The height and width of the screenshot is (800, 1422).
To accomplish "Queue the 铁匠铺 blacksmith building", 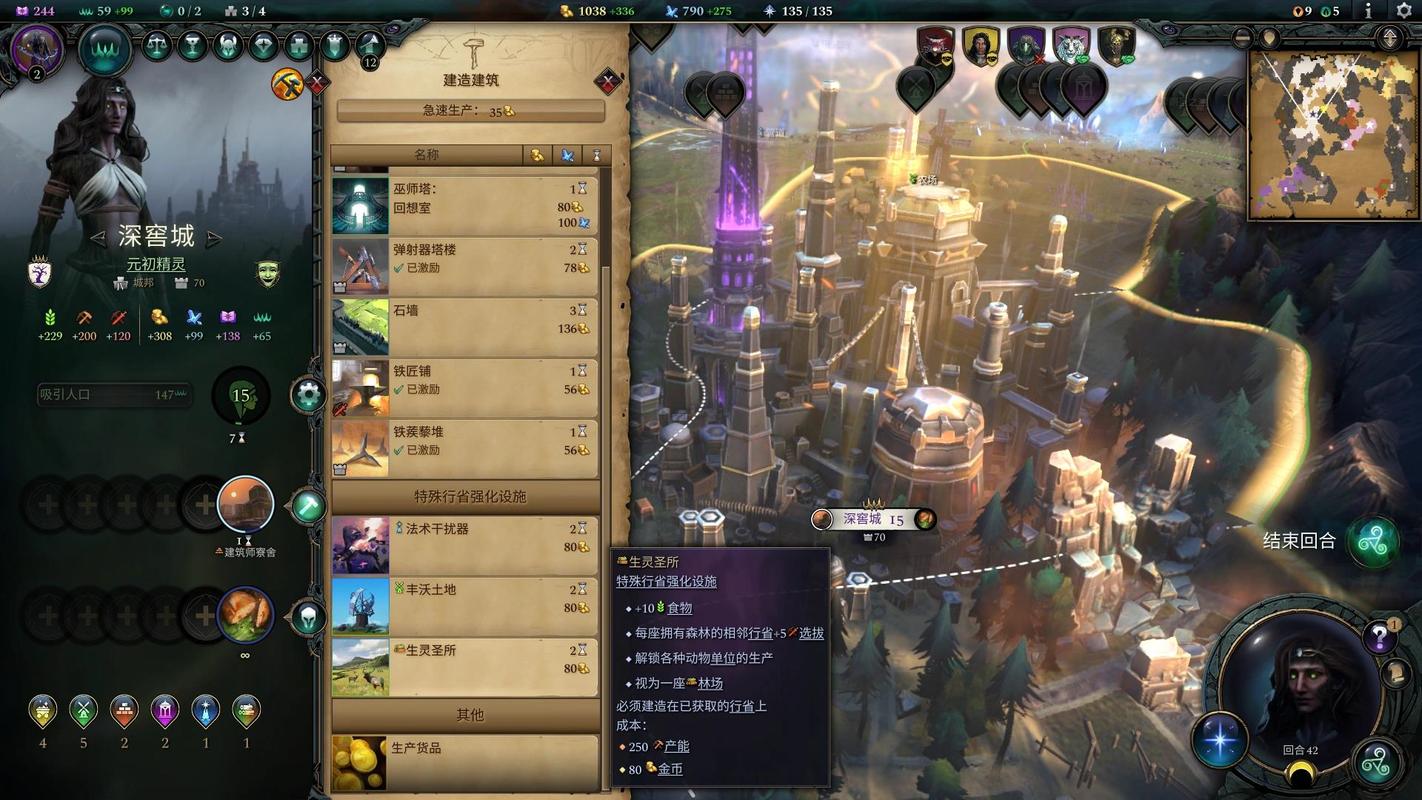I will 465,388.
